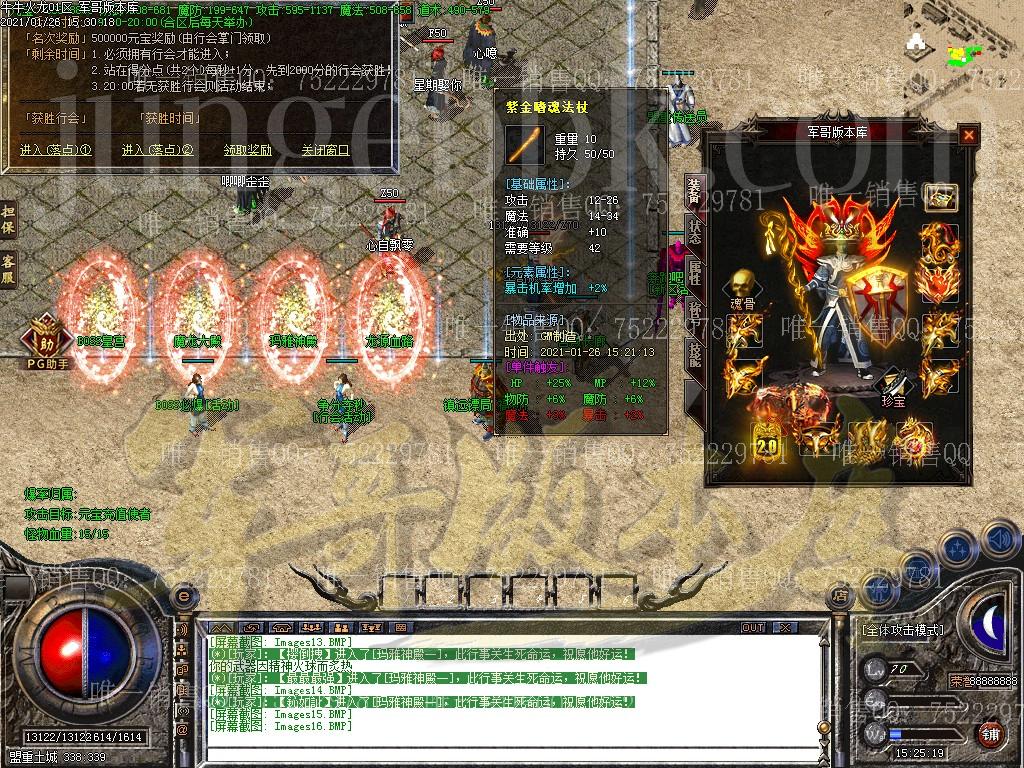Viewport: 1024px width, 768px height.
Task: Open the 担保 side button
Action: [9, 220]
